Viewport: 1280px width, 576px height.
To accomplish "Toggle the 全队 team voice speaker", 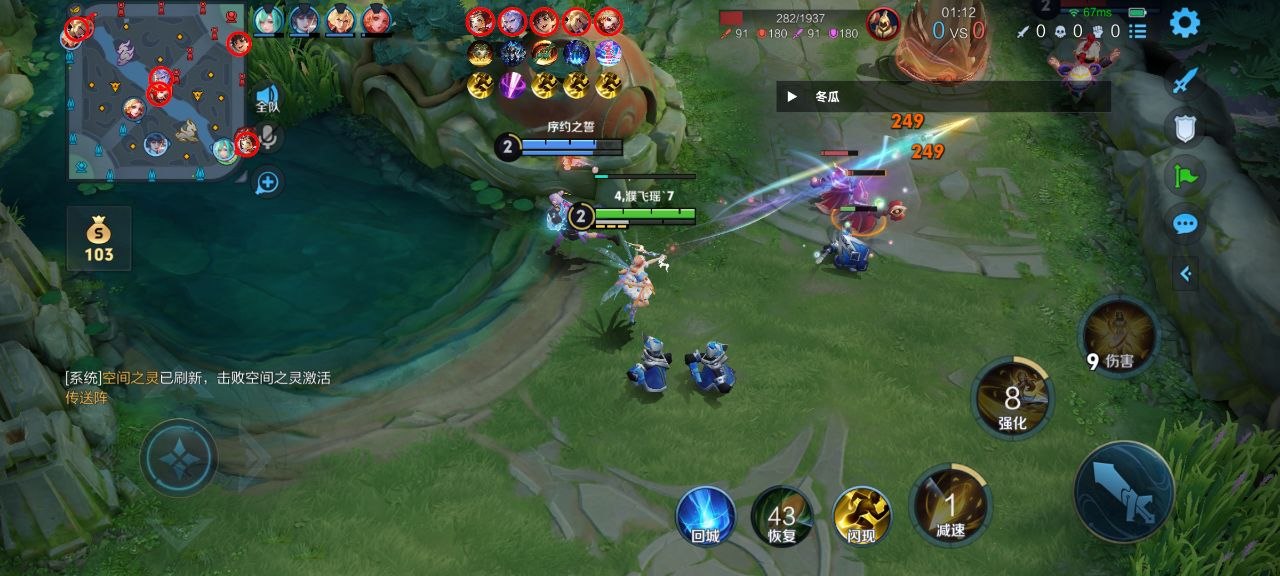I will click(x=267, y=98).
